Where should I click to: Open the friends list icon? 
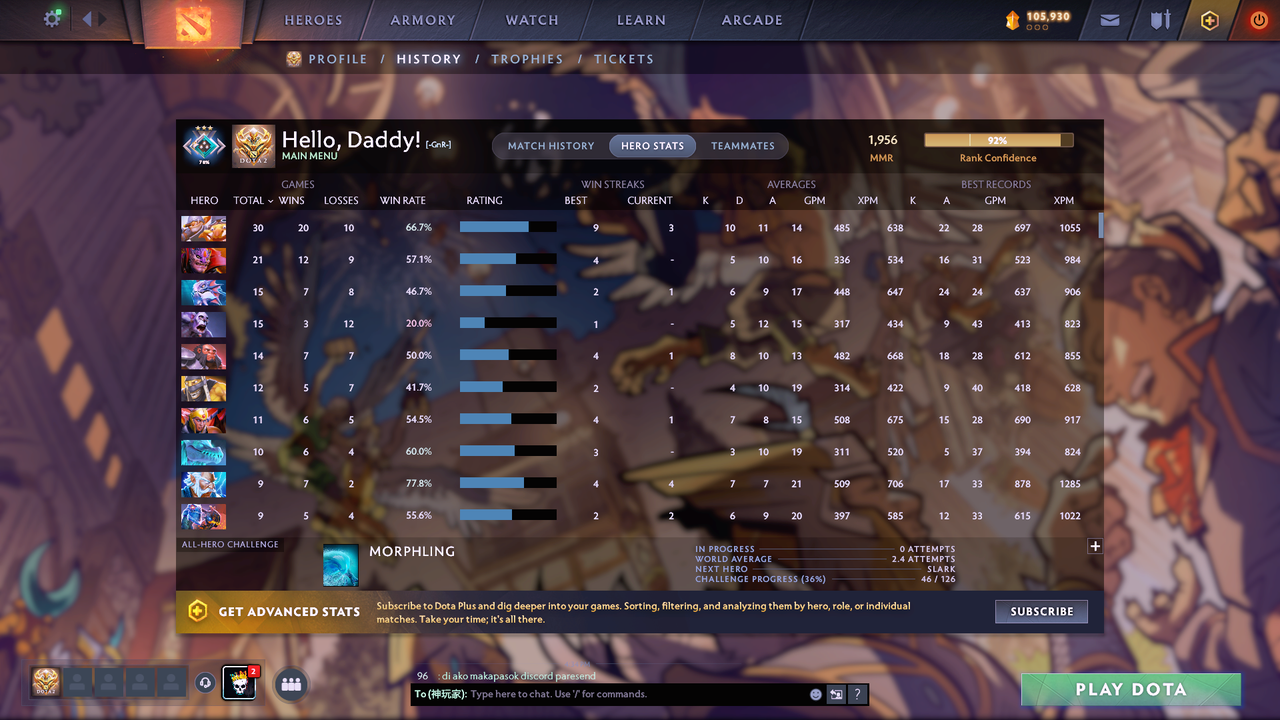290,684
